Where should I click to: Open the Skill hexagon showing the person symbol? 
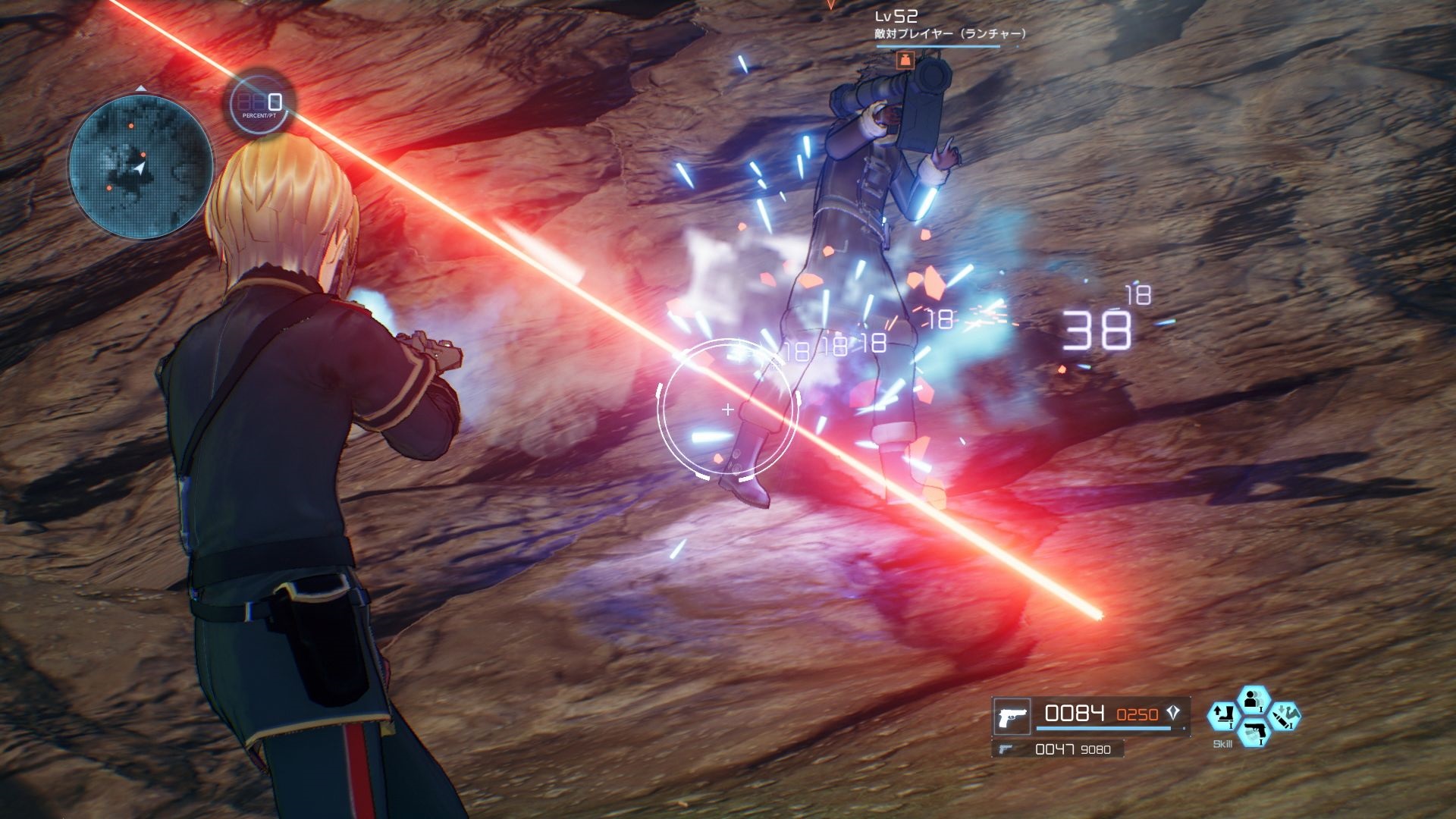click(1254, 701)
